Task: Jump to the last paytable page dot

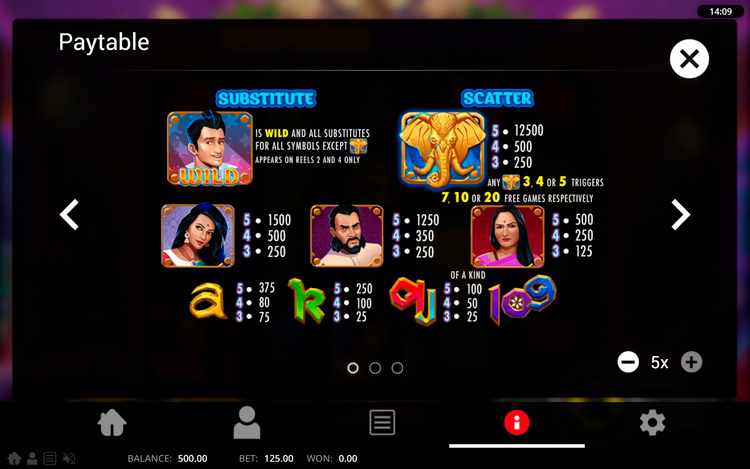Action: pos(397,368)
